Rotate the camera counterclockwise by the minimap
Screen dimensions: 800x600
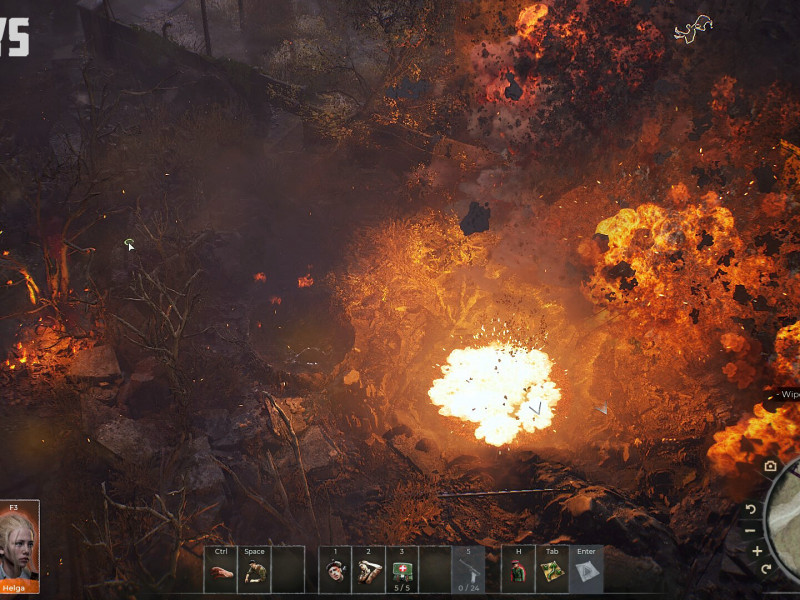click(x=752, y=509)
